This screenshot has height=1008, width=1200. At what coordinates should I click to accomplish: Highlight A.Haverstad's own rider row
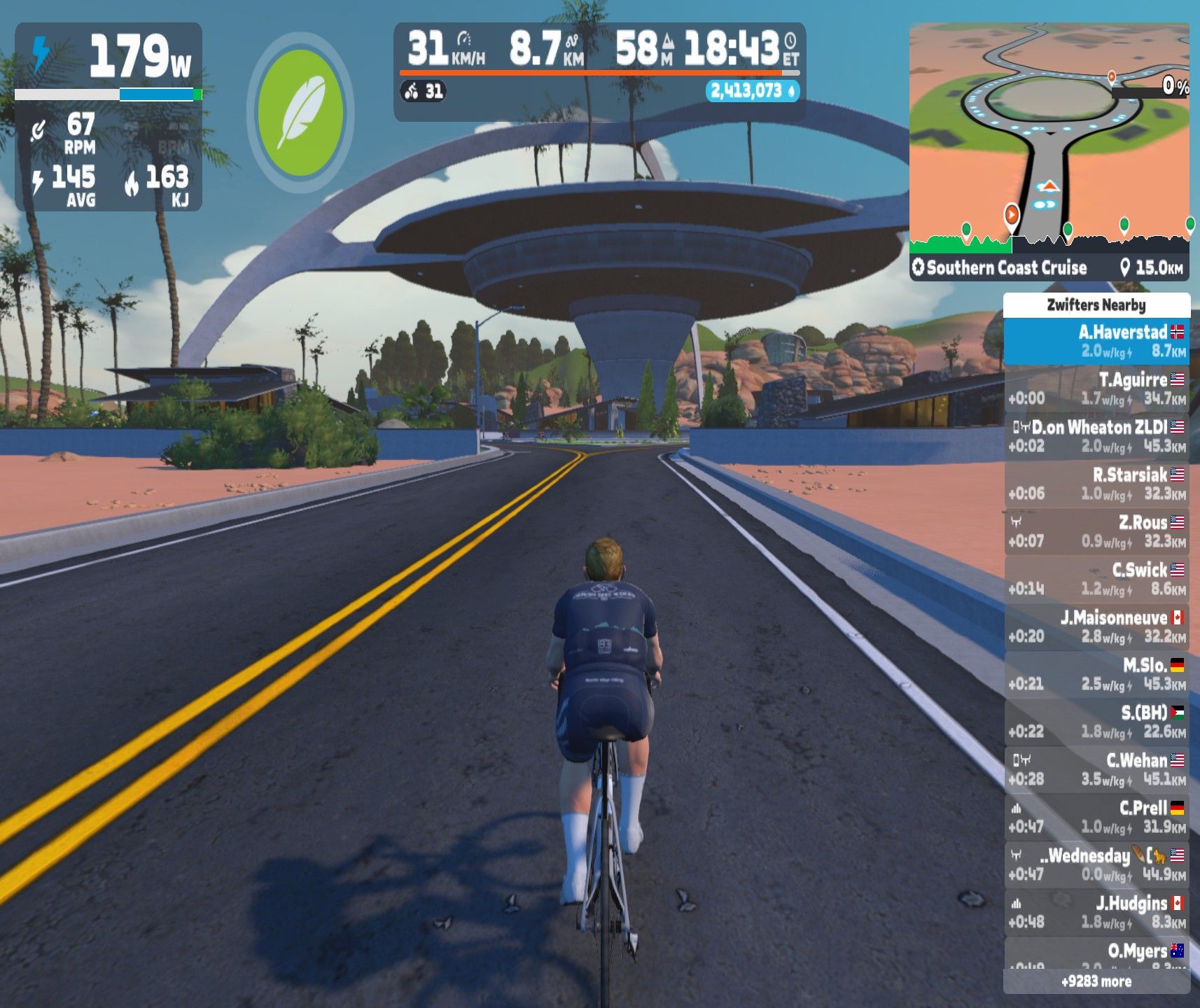pos(1096,341)
